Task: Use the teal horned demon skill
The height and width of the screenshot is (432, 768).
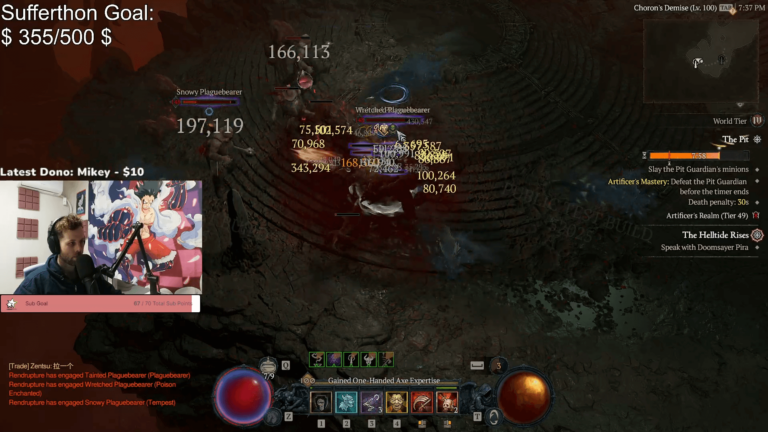Action: click(x=346, y=402)
